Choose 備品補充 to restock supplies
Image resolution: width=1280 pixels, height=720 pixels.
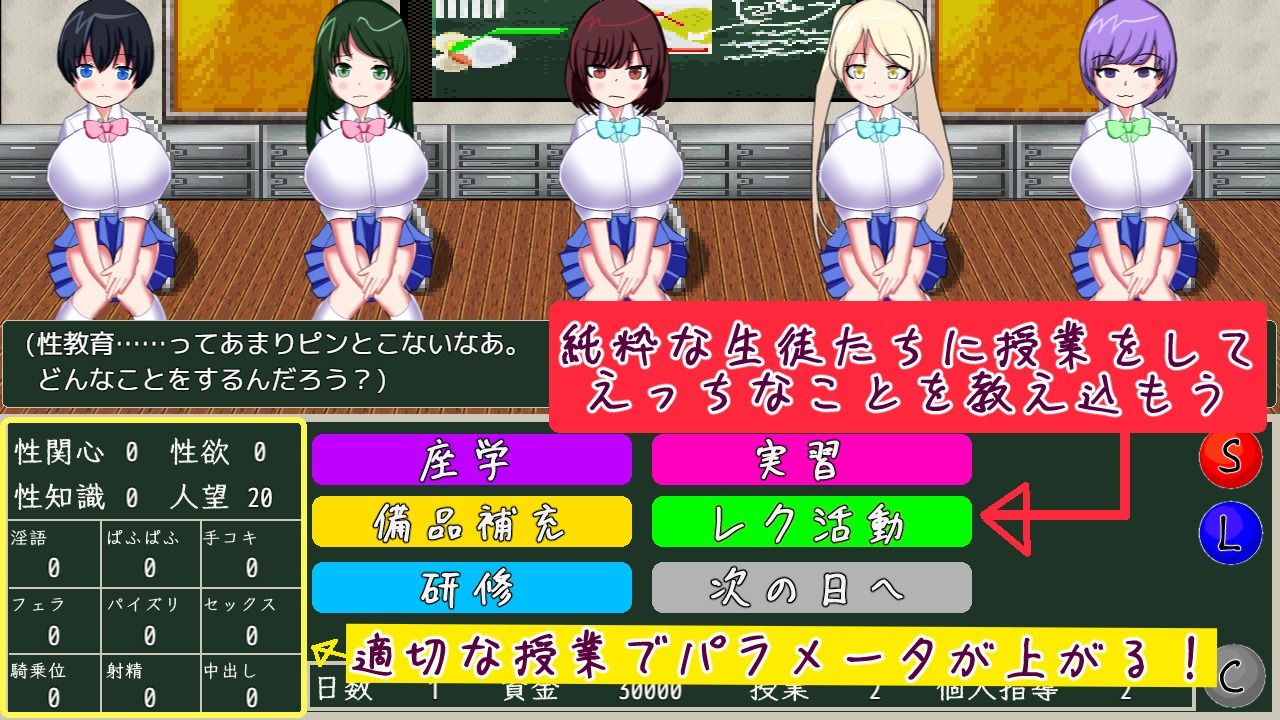472,522
